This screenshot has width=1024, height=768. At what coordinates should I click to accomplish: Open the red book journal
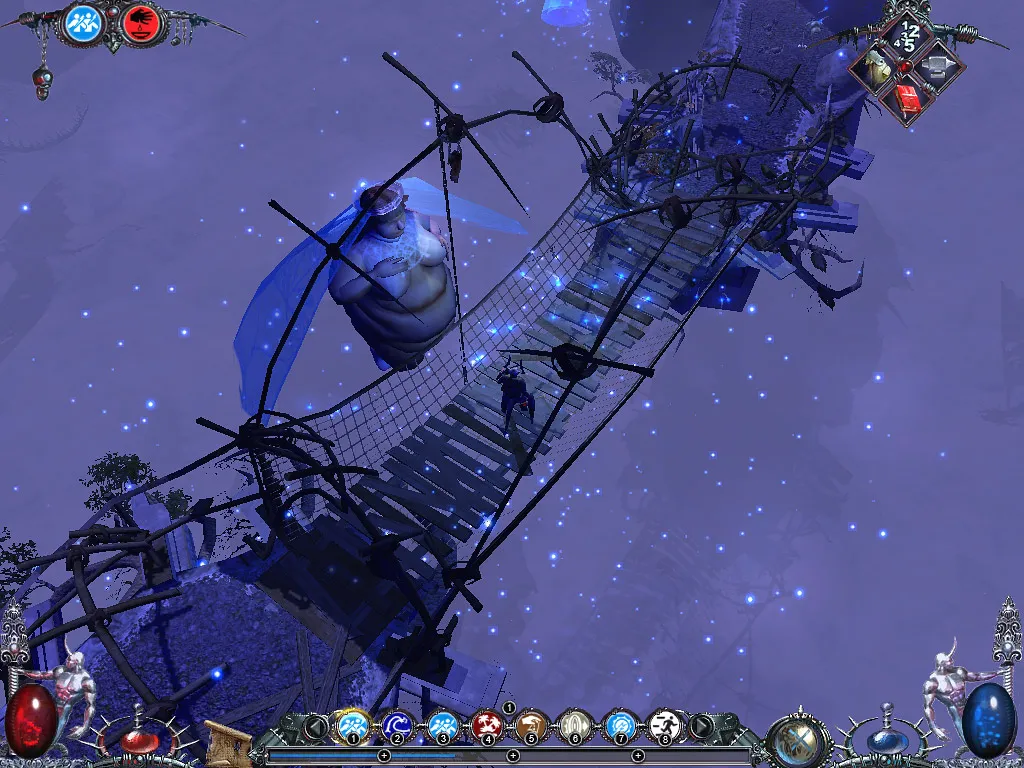tap(907, 98)
